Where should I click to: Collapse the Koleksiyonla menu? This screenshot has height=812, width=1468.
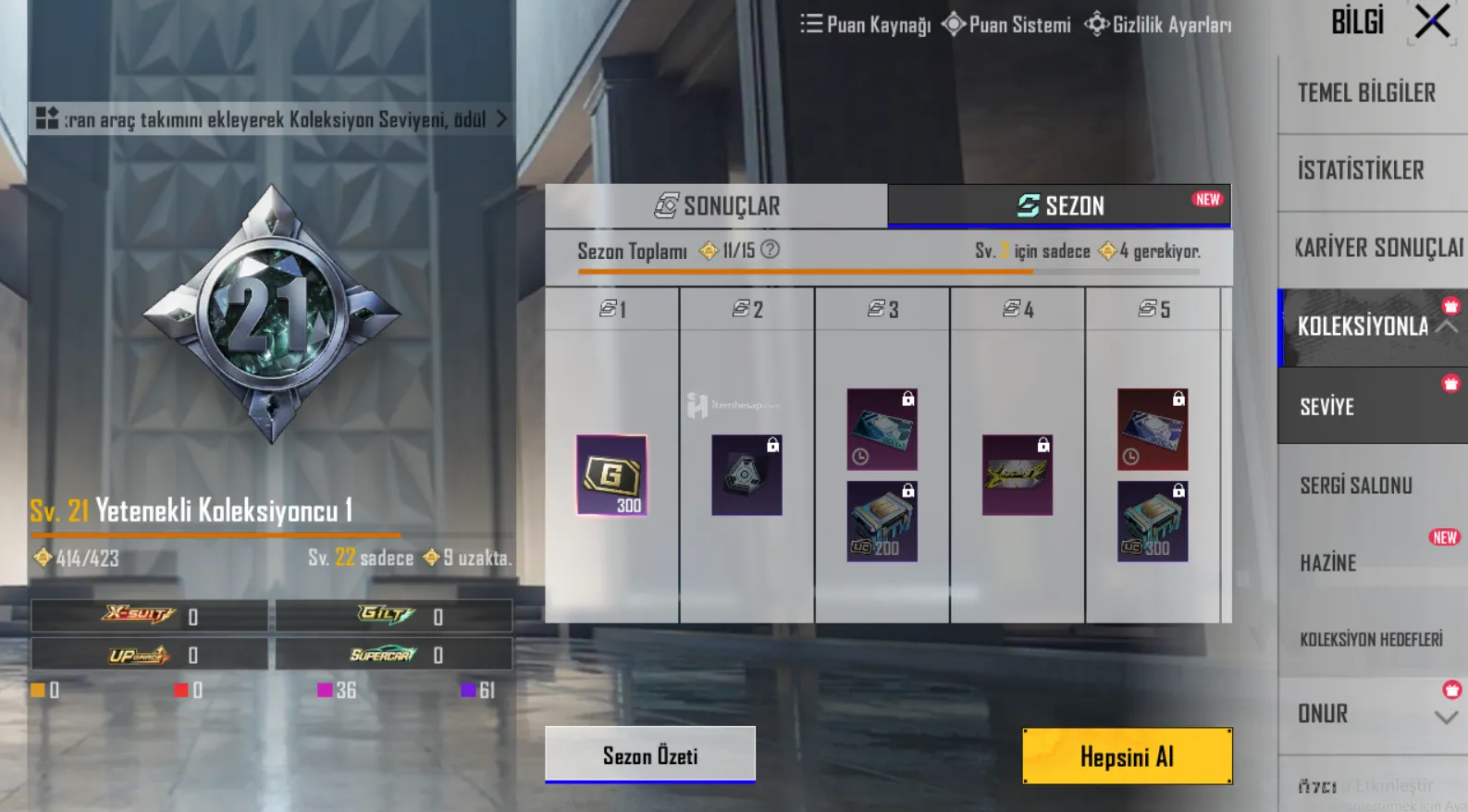click(x=1446, y=326)
